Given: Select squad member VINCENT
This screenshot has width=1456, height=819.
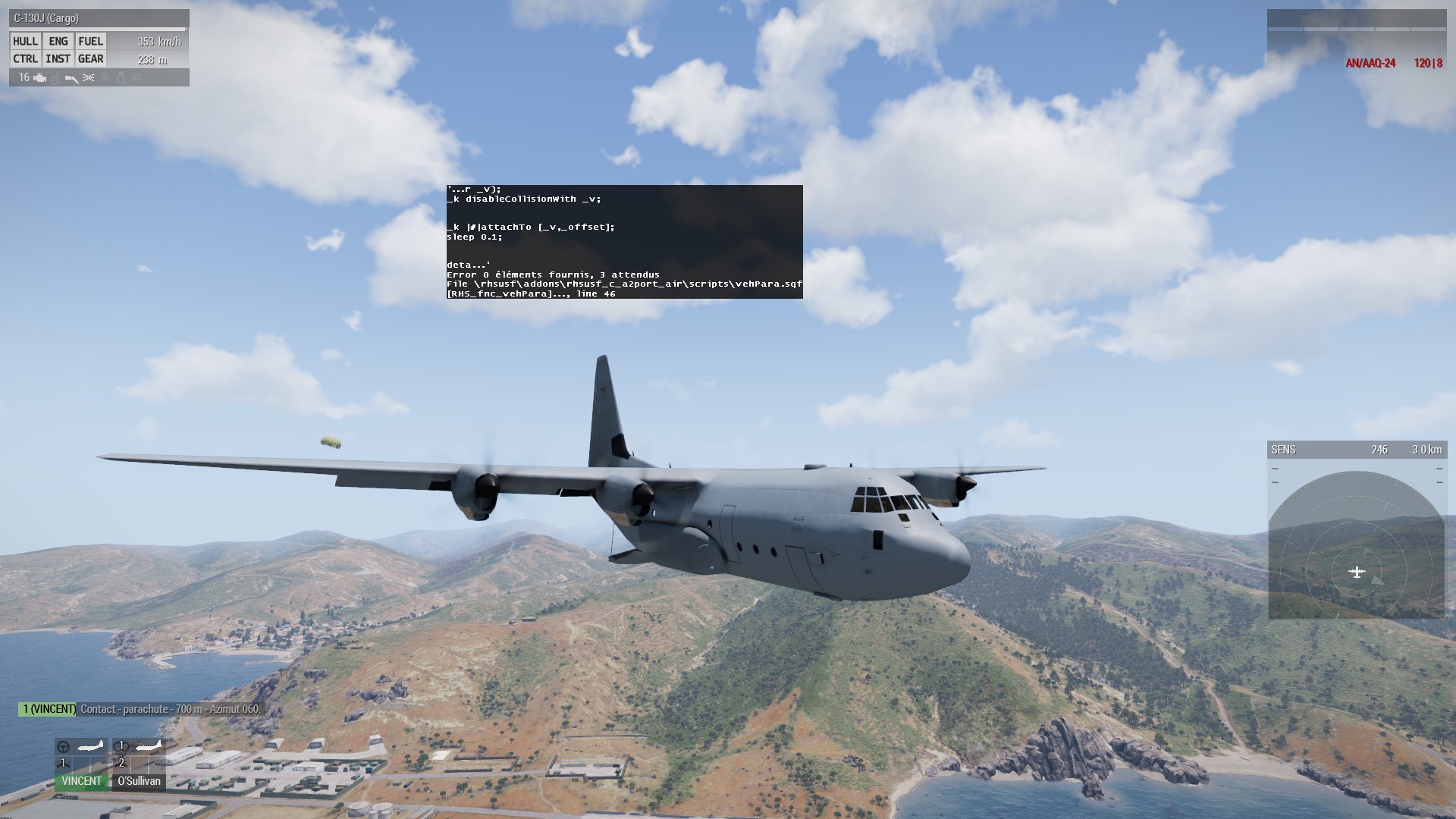Looking at the screenshot, I should coord(81,781).
